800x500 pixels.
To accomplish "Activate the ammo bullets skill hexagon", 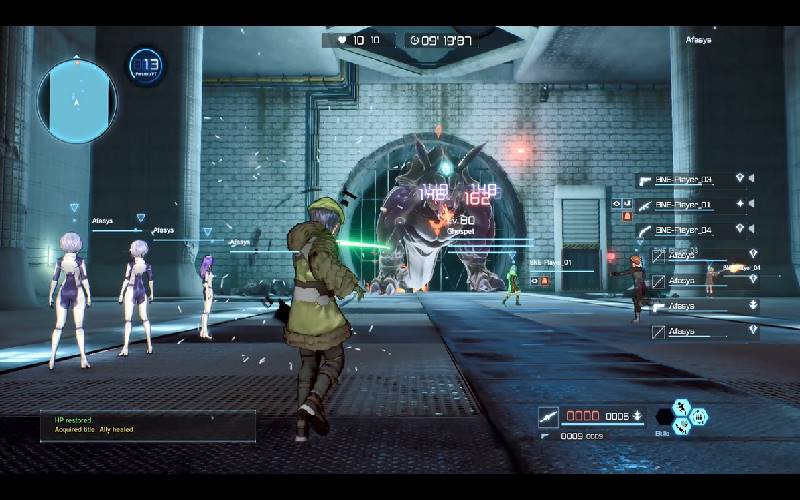I will 699,416.
